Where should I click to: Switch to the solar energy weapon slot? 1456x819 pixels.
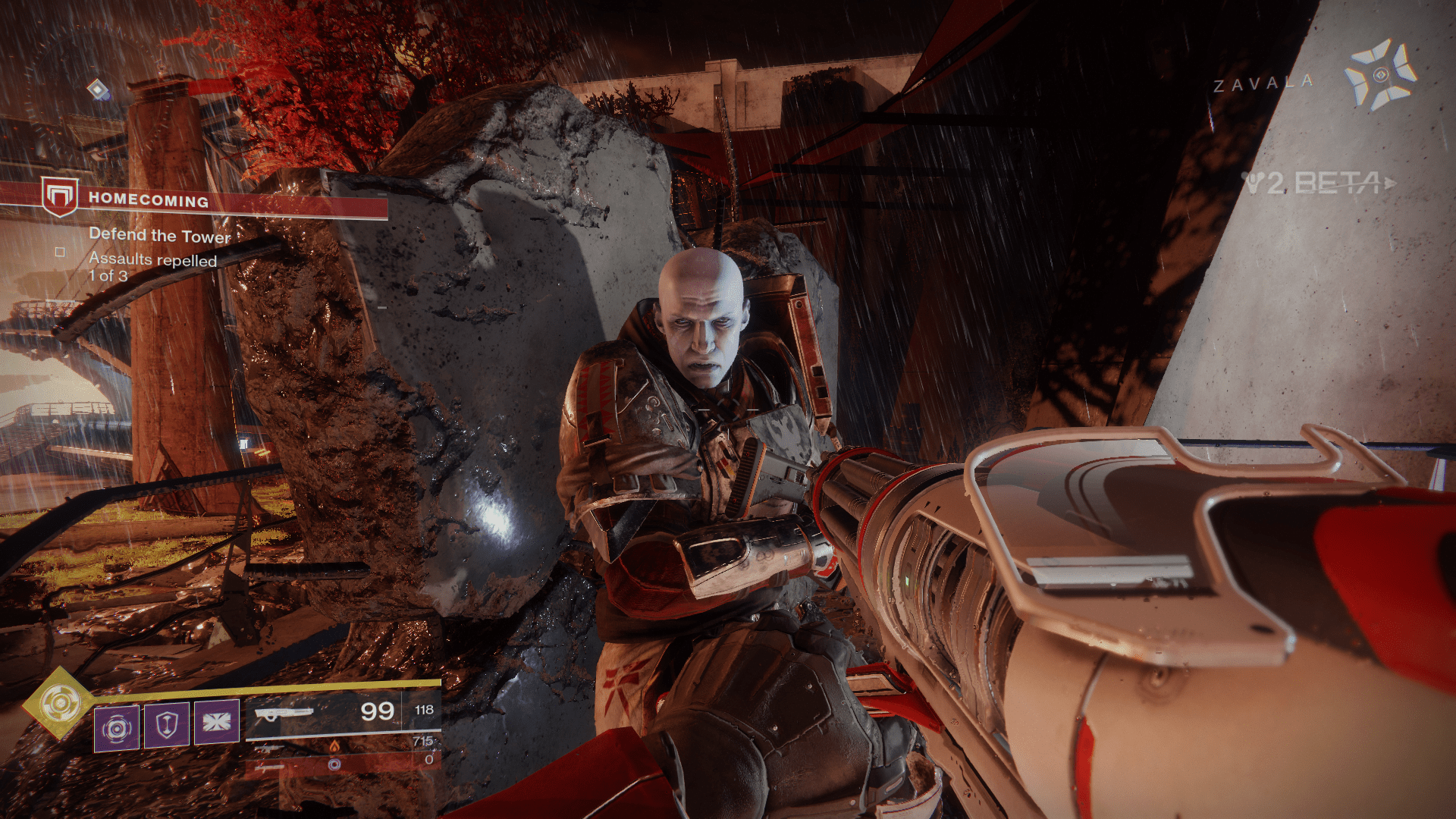point(343,746)
